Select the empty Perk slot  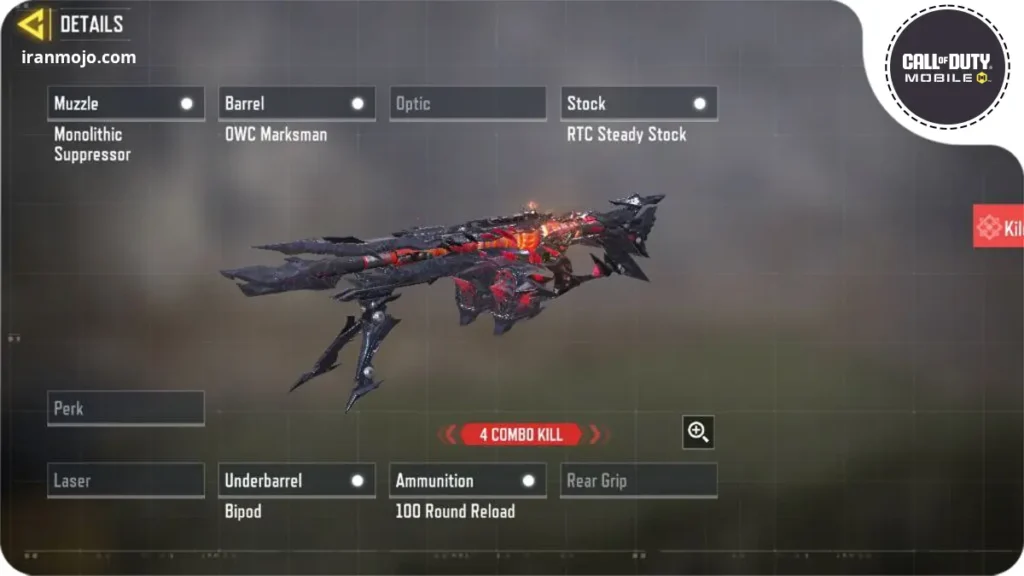pos(125,408)
